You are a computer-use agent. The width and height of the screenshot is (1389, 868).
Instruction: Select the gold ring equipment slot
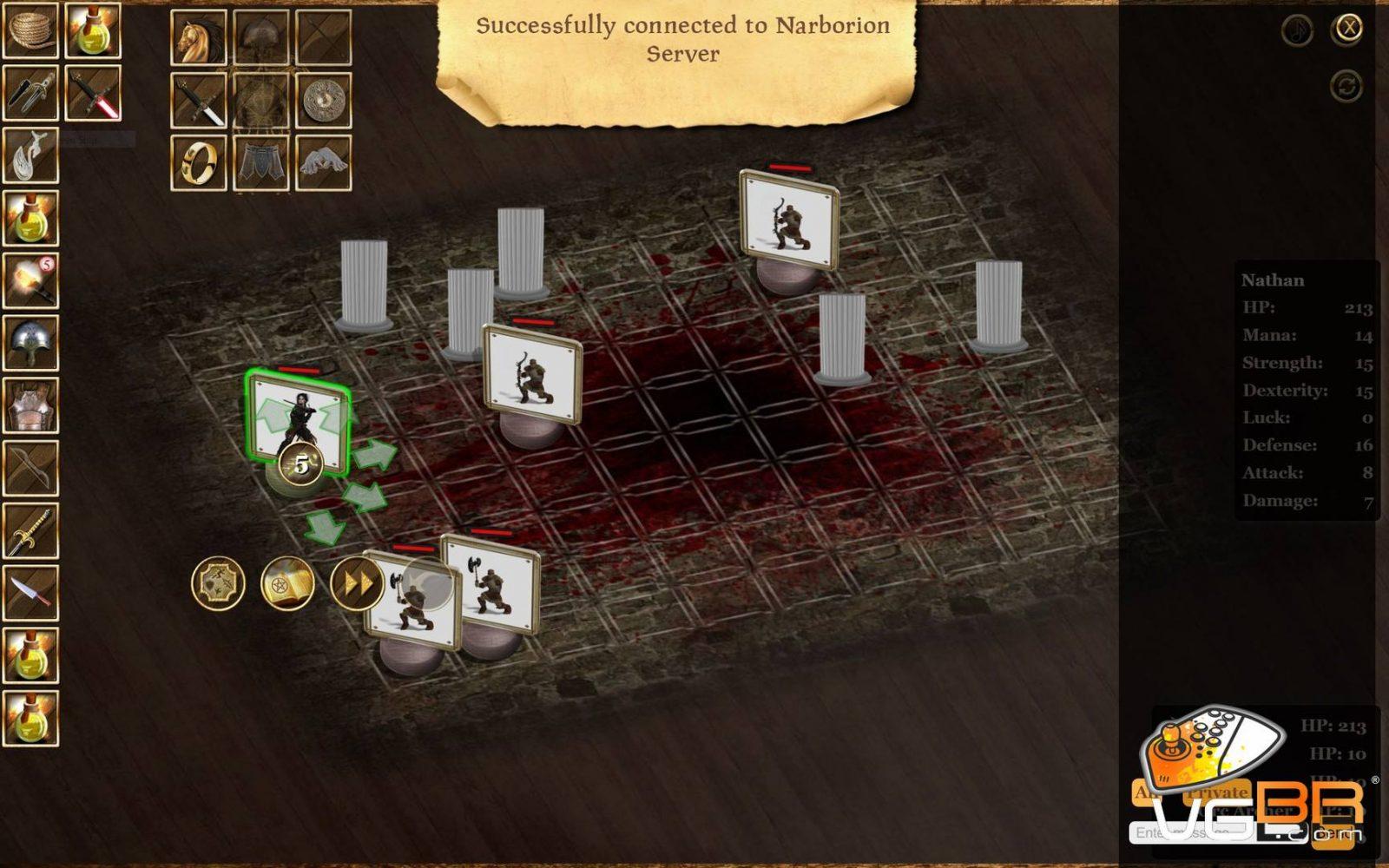point(199,162)
